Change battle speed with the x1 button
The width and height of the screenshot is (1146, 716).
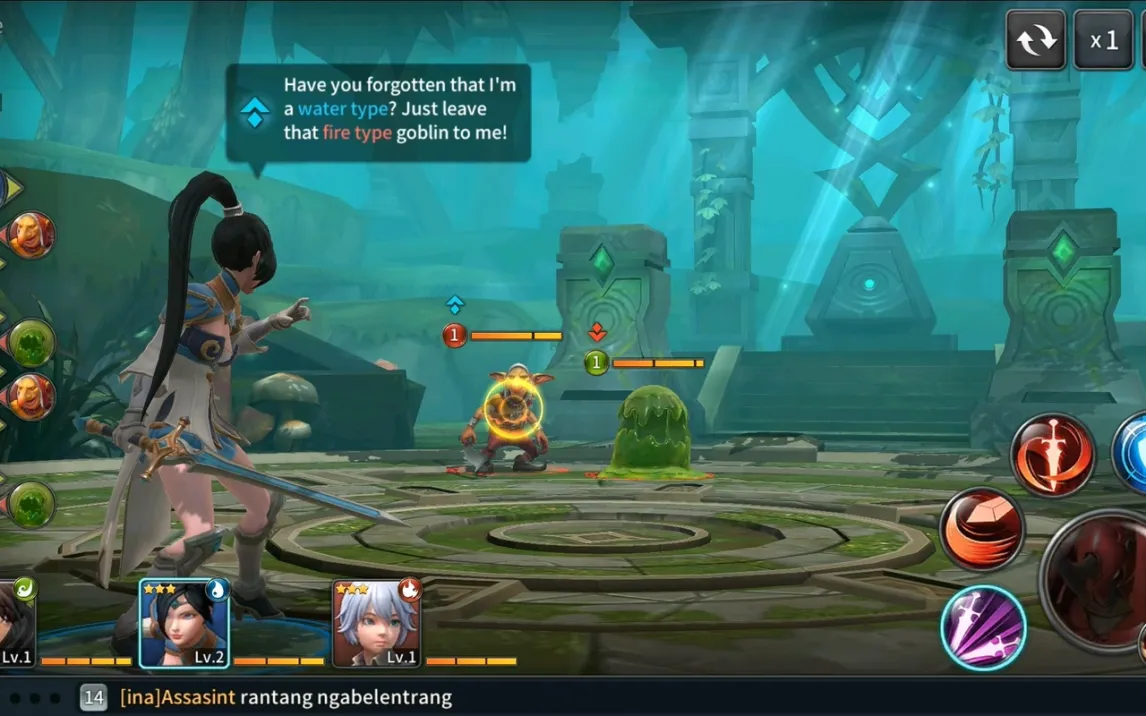(x=1103, y=40)
